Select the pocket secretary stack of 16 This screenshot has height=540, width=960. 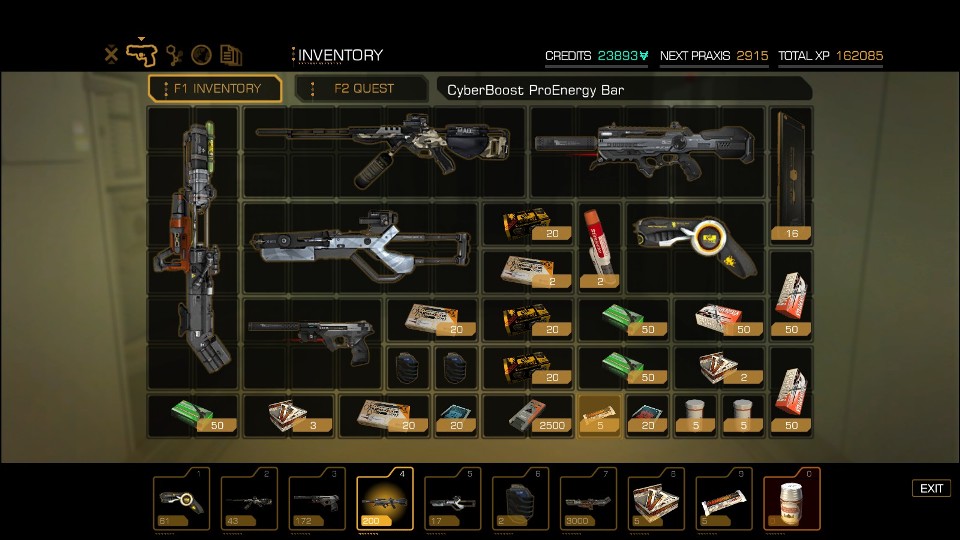coord(791,176)
